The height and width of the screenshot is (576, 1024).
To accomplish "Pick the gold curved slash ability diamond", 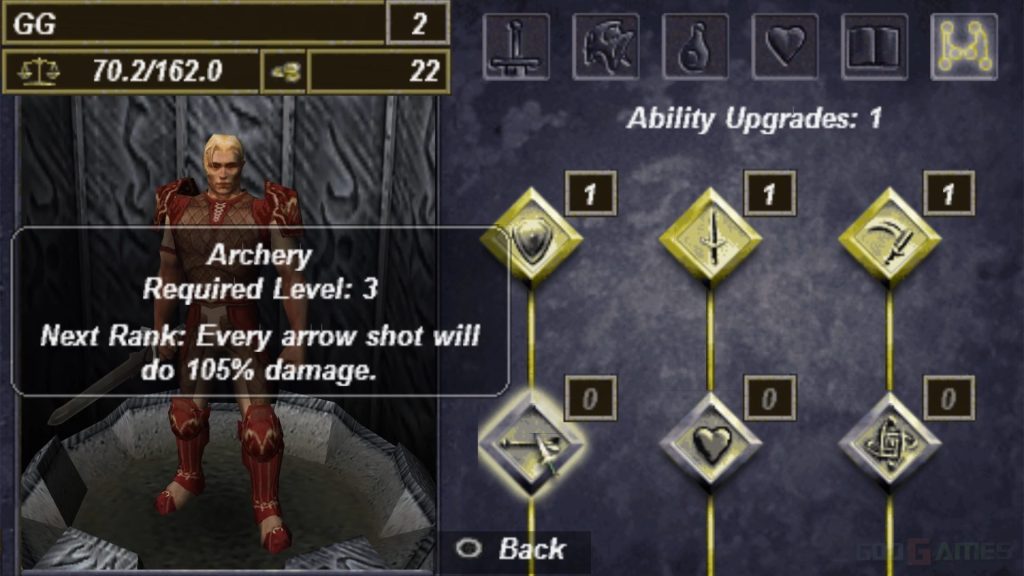I will coord(888,239).
